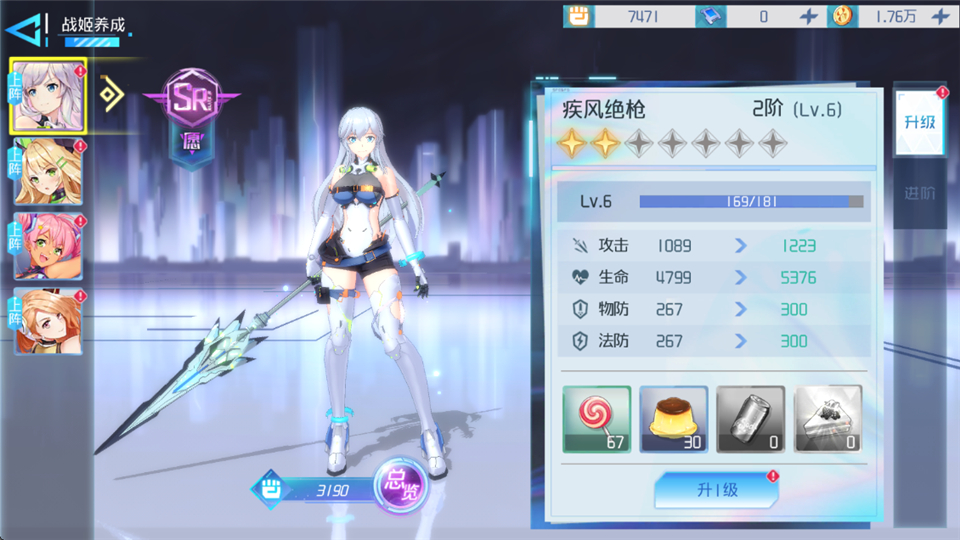Screen dimensions: 960x540
Task: Go back using the arrow button
Action: pos(26,29)
